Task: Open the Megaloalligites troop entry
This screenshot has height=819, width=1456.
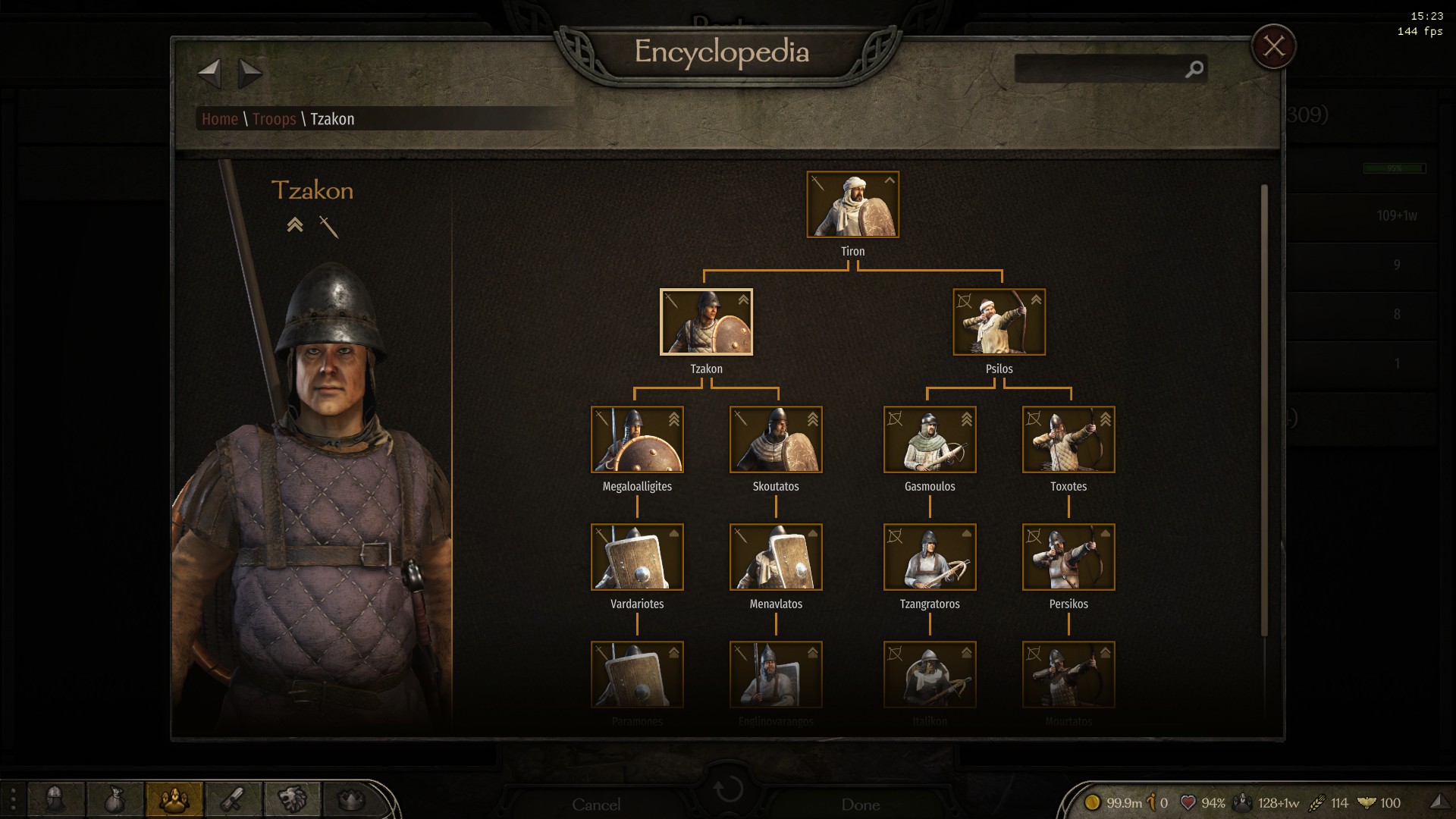Action: coord(637,440)
